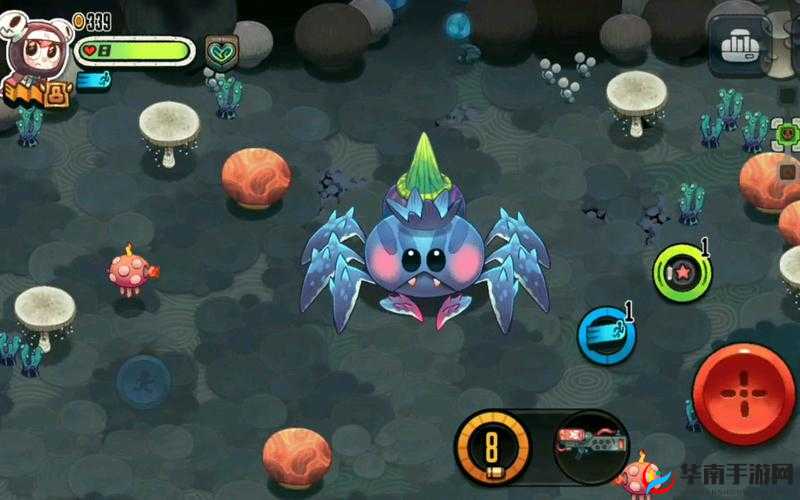This screenshot has width=800, height=500.
Task: Activate the blue dash skill button
Action: (x=606, y=335)
